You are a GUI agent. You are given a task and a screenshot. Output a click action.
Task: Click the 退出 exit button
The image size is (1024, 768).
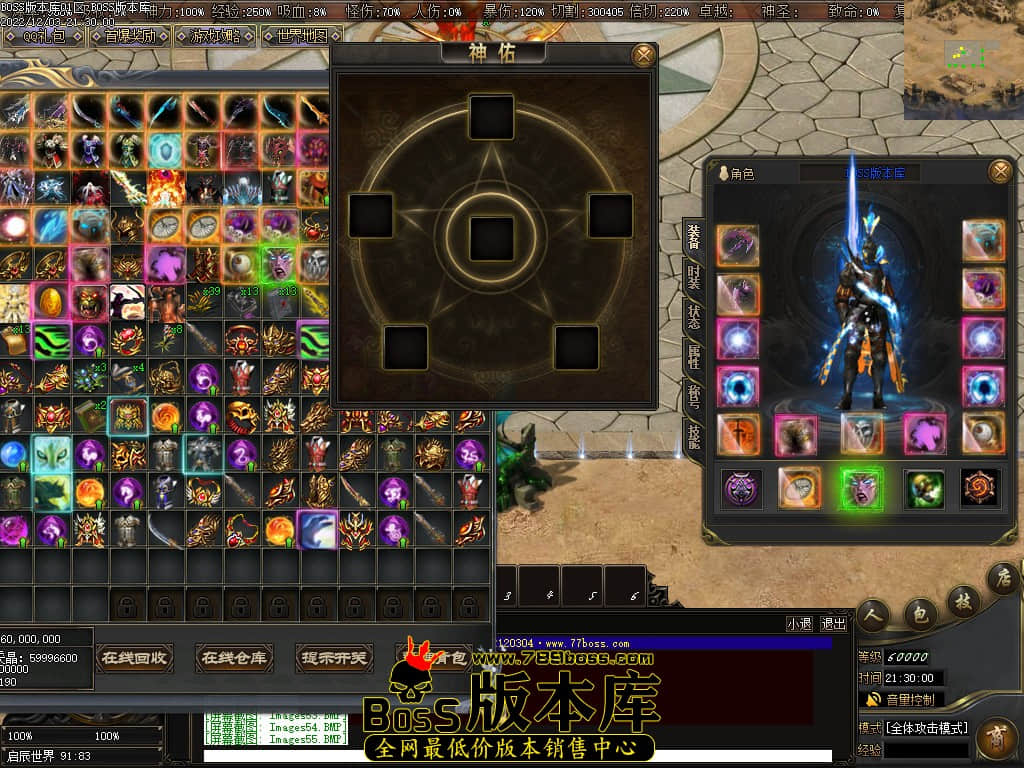click(833, 623)
